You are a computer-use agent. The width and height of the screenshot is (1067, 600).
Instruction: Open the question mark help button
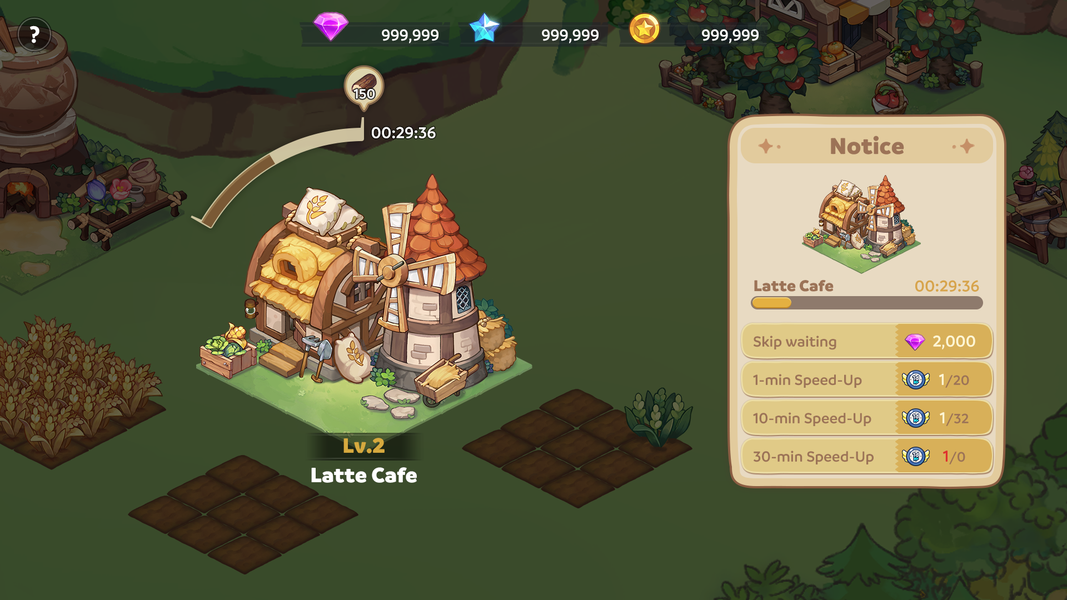[x=34, y=35]
